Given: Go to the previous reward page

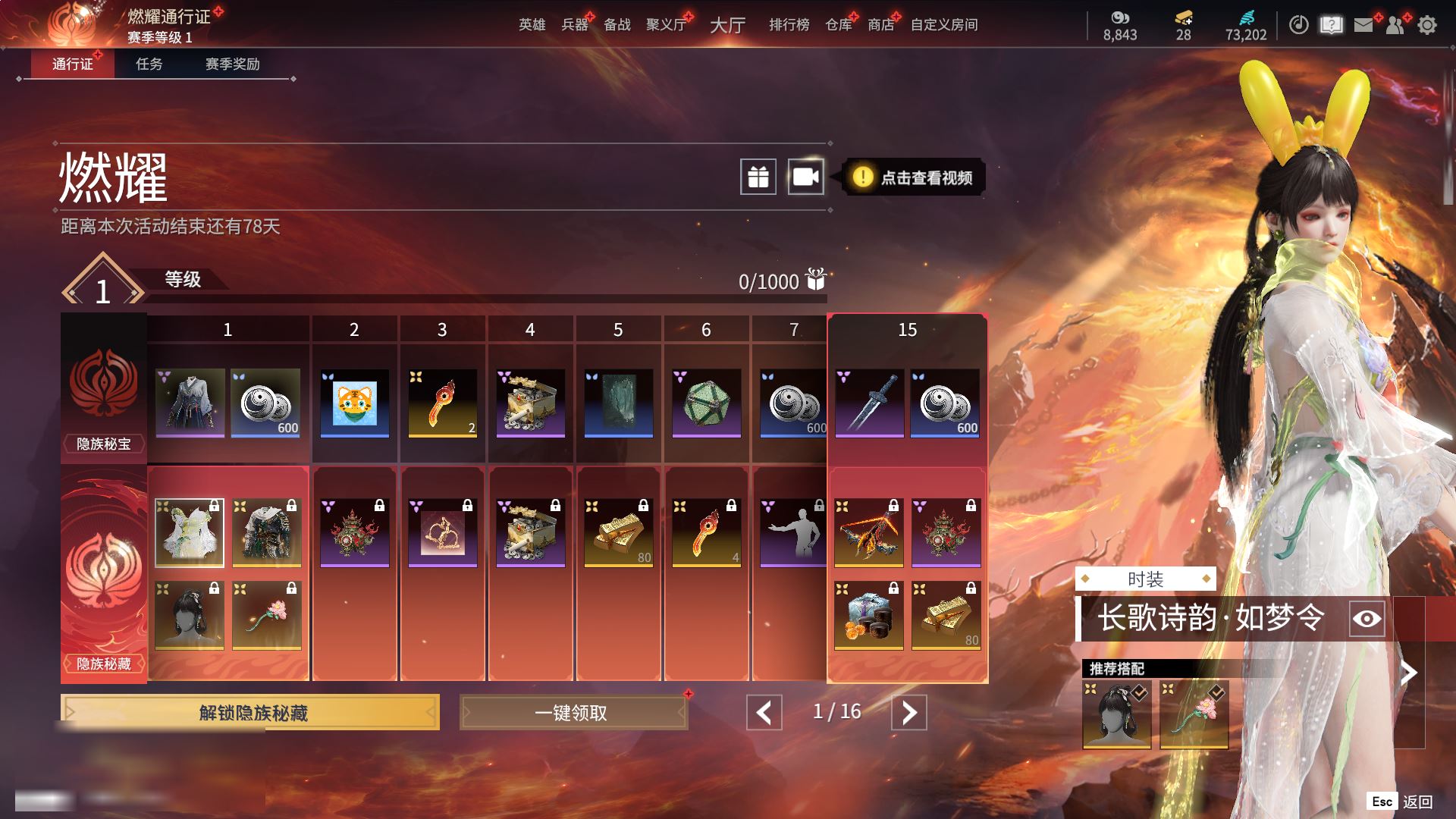Looking at the screenshot, I should (x=764, y=713).
